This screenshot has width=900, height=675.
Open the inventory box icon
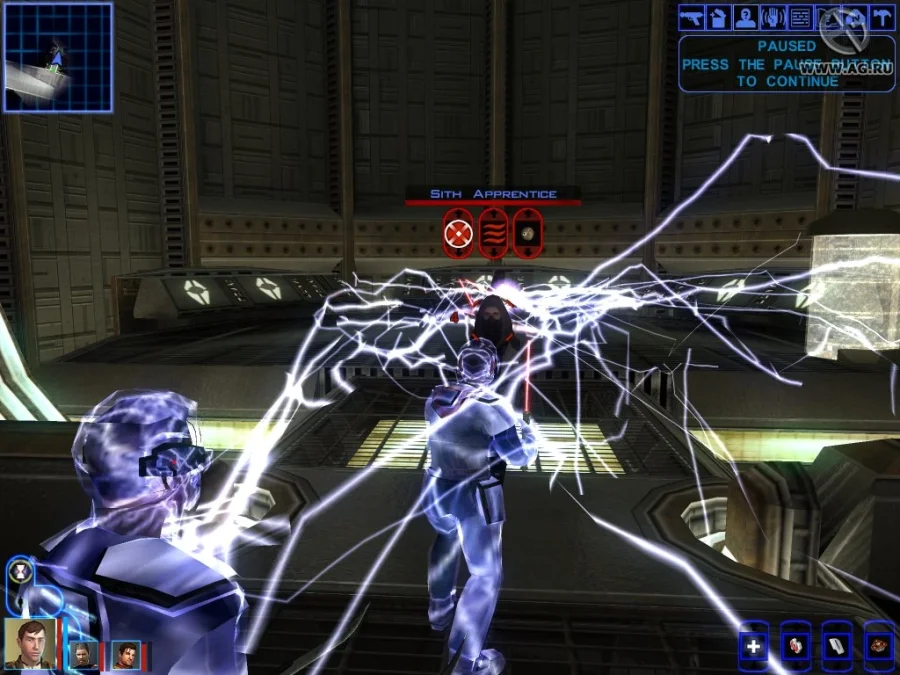718,17
